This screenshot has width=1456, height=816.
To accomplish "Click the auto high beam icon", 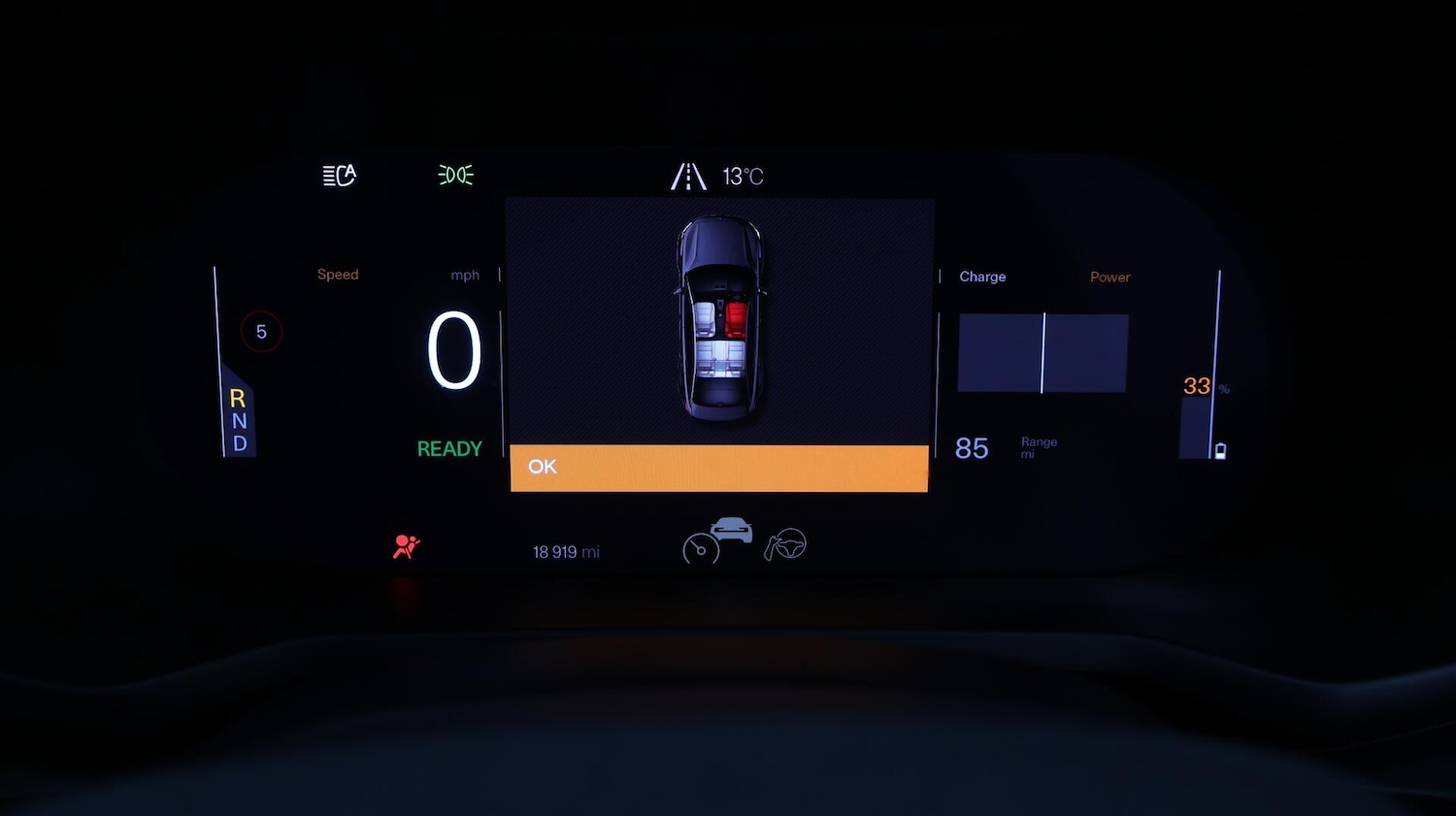I will coord(339,176).
